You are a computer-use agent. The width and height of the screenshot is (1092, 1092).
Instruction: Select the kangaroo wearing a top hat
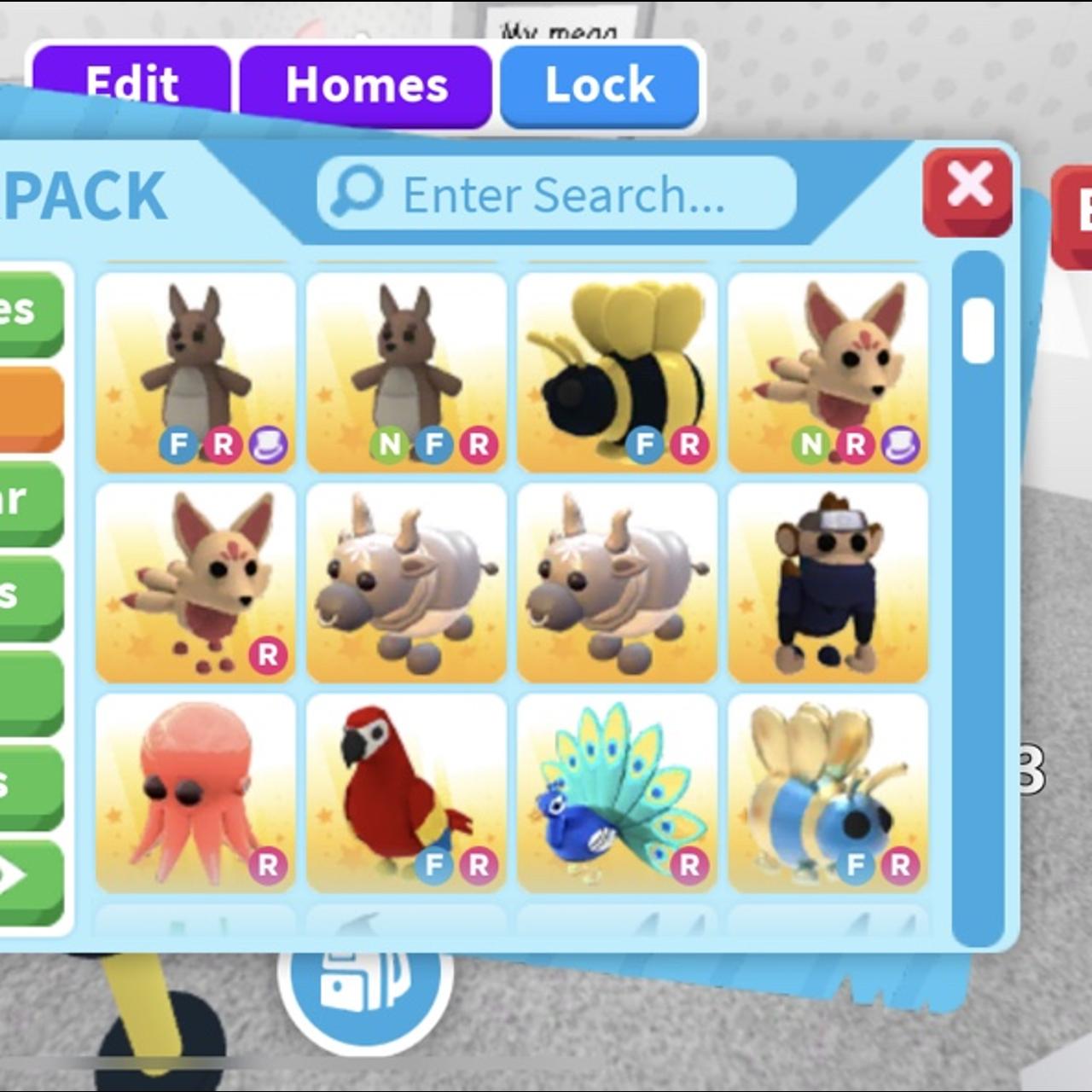(195, 372)
